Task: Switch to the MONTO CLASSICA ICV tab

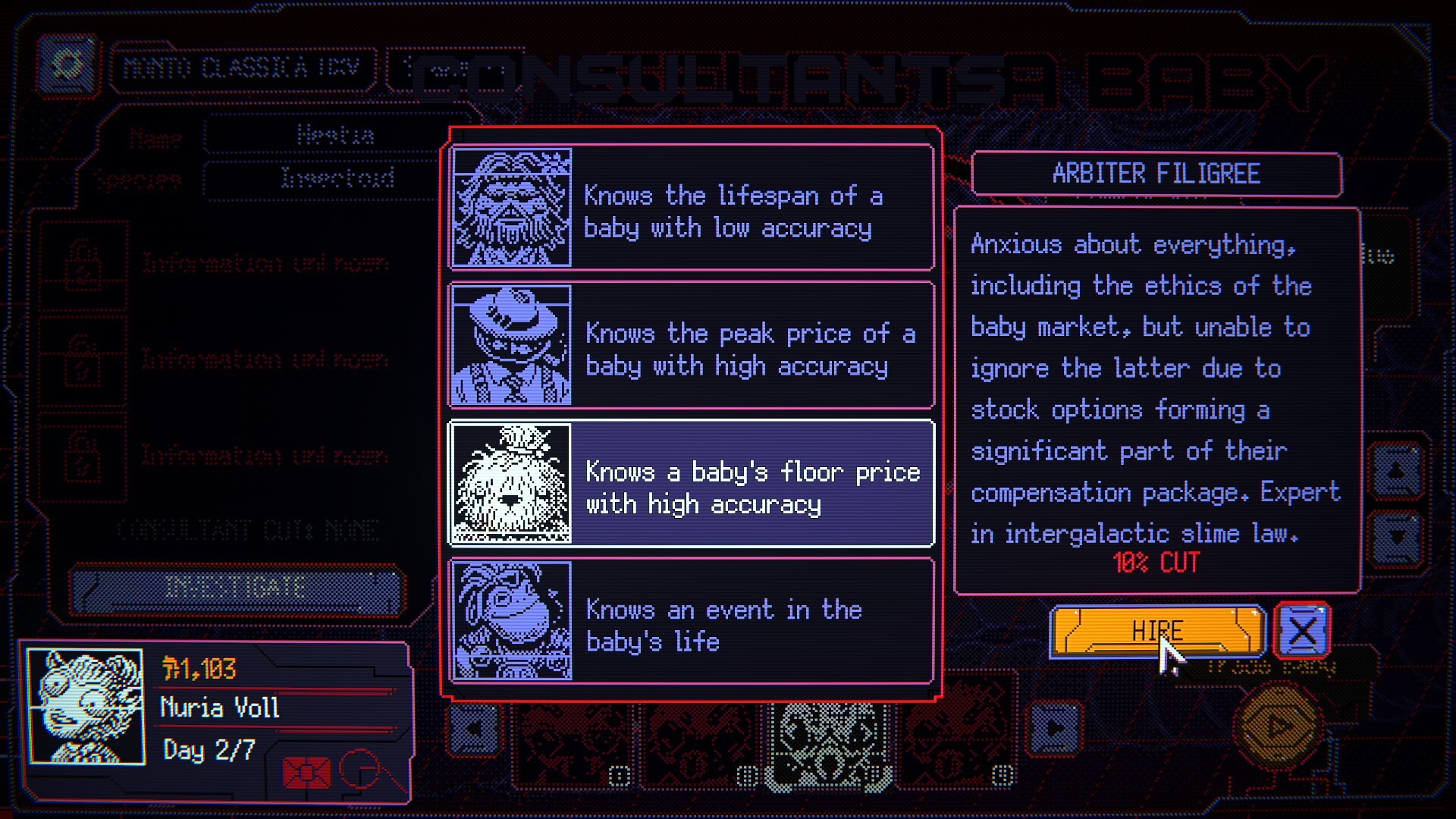Action: (243, 67)
